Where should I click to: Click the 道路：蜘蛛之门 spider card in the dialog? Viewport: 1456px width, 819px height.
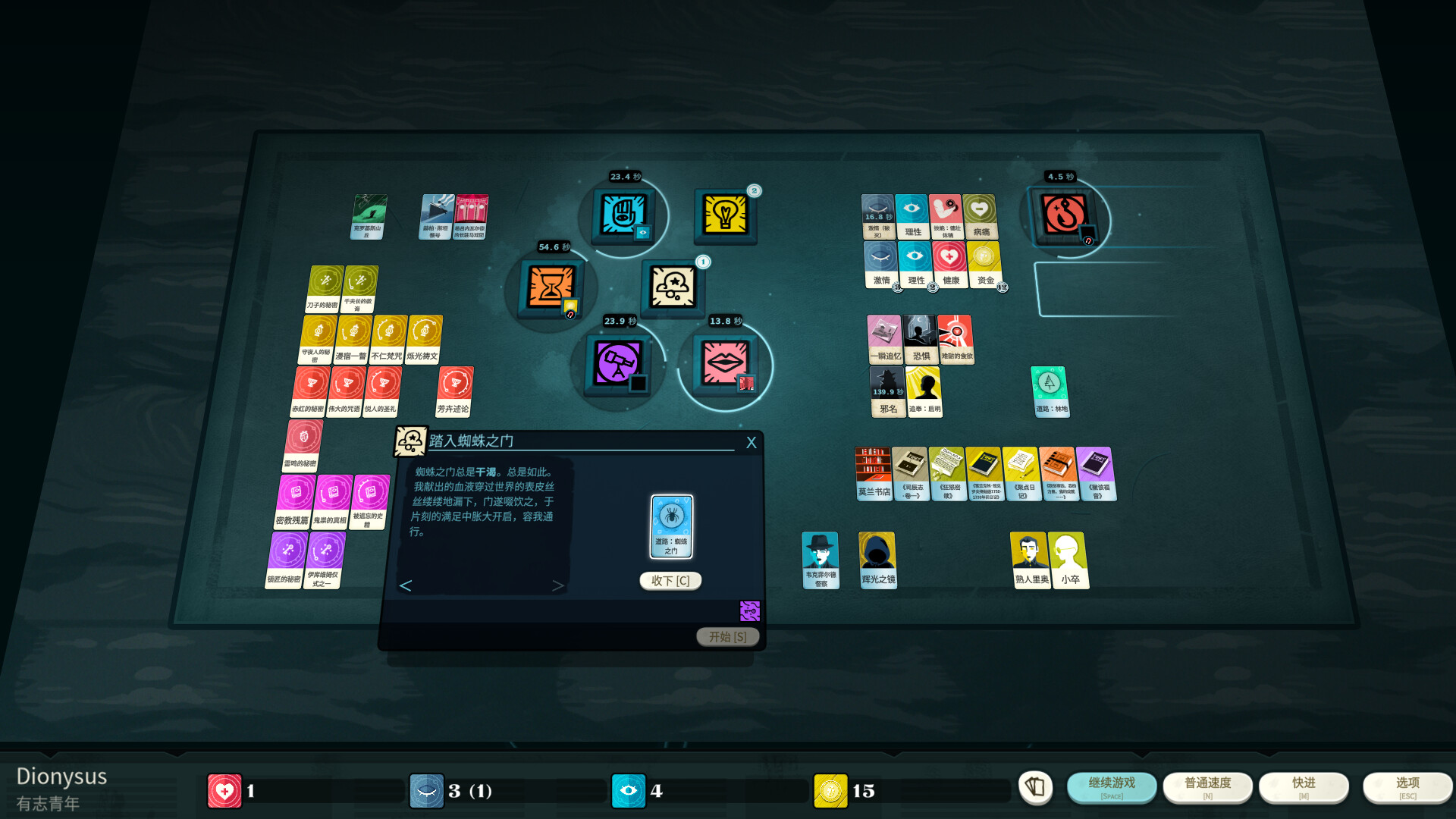point(670,525)
